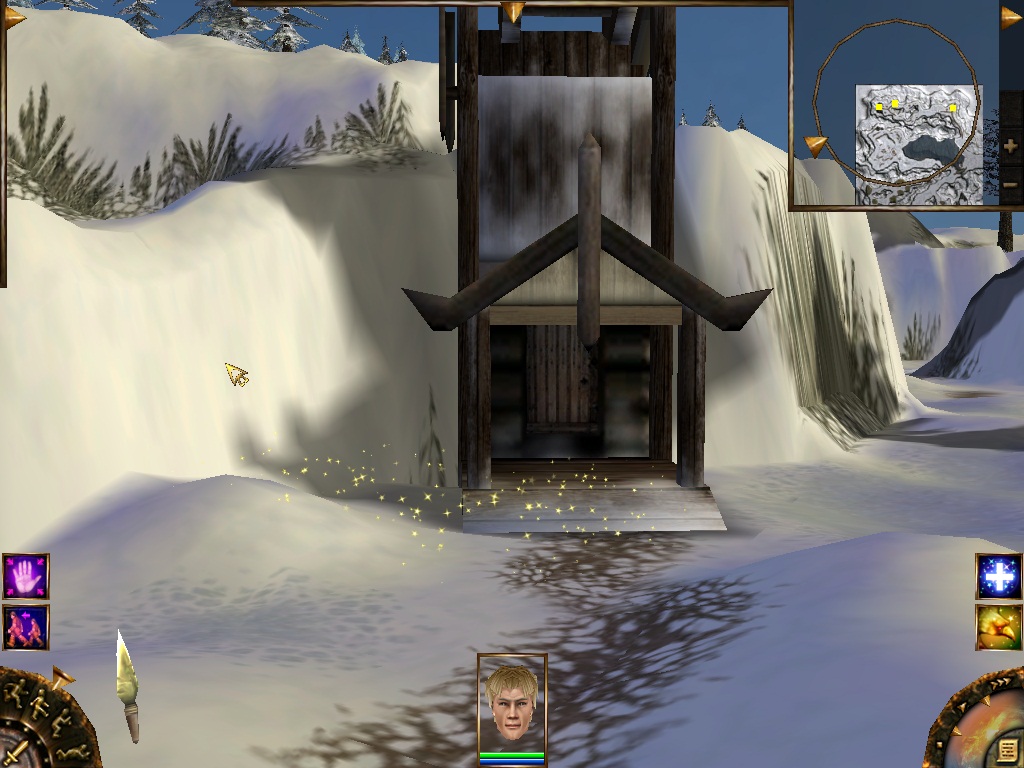1024x768 pixels.
Task: Click the blonde hero portrait
Action: point(511,703)
